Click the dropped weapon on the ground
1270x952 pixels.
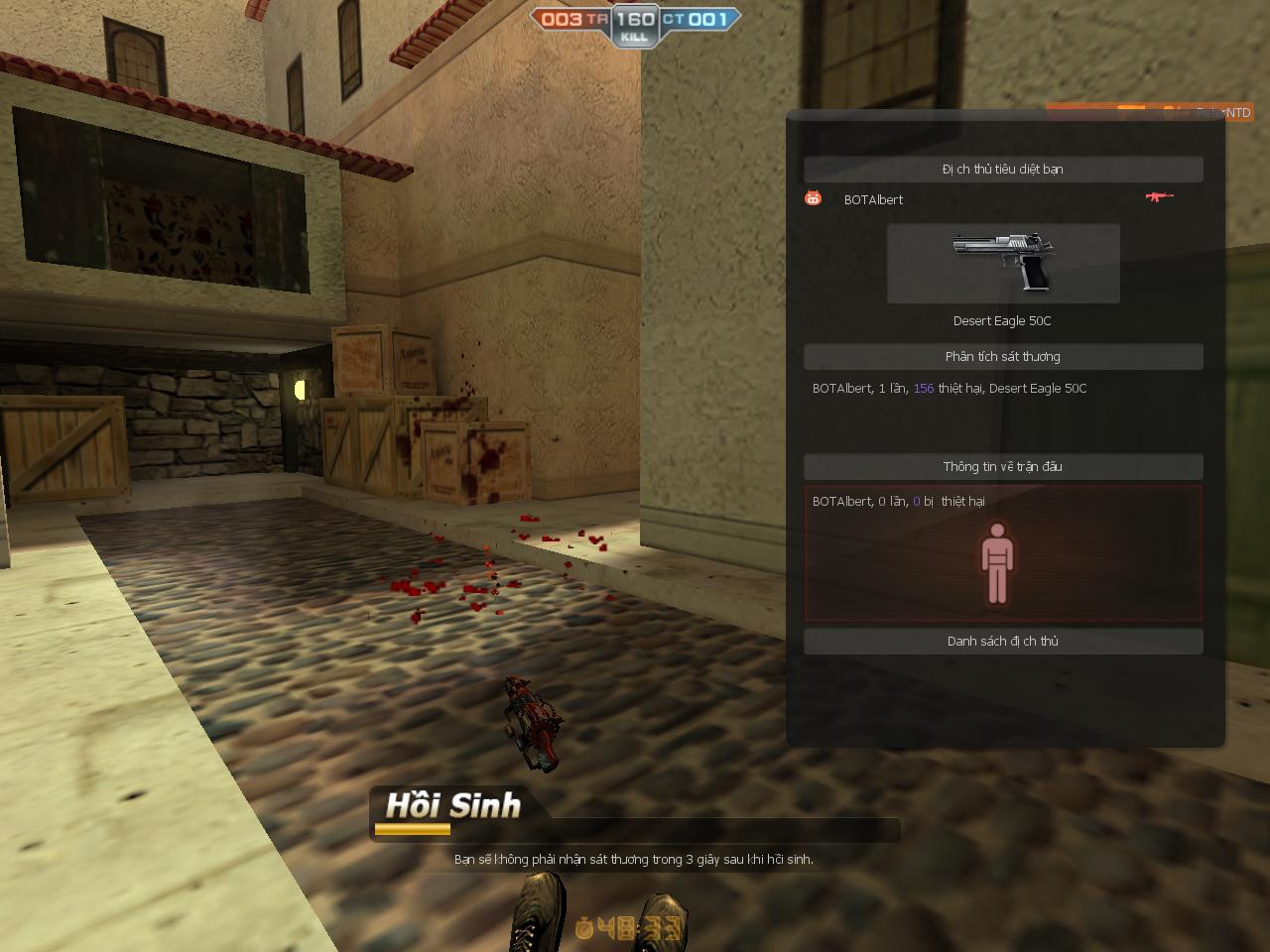coord(533,724)
